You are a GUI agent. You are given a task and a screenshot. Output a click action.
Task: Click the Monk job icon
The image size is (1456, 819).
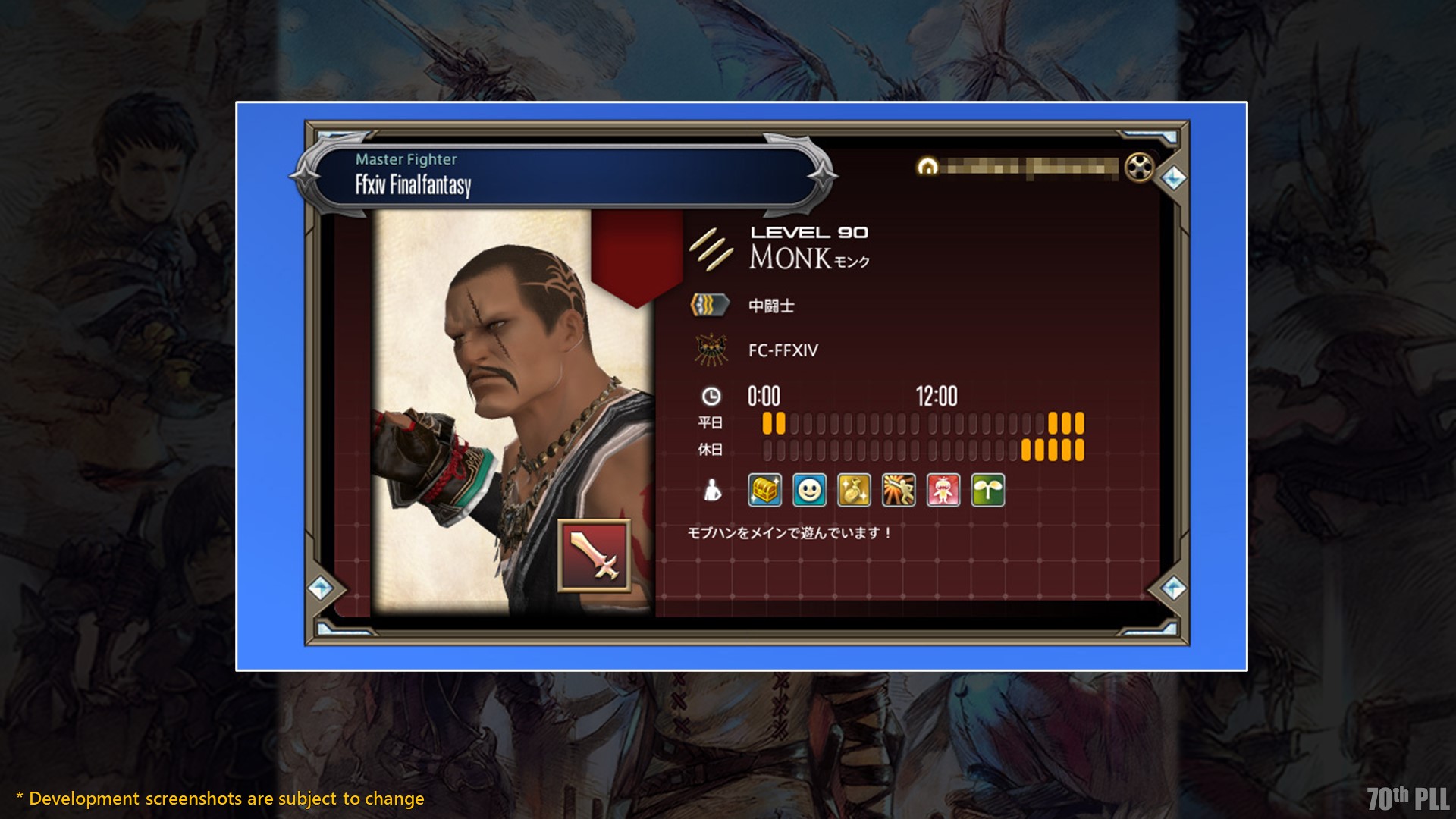711,248
